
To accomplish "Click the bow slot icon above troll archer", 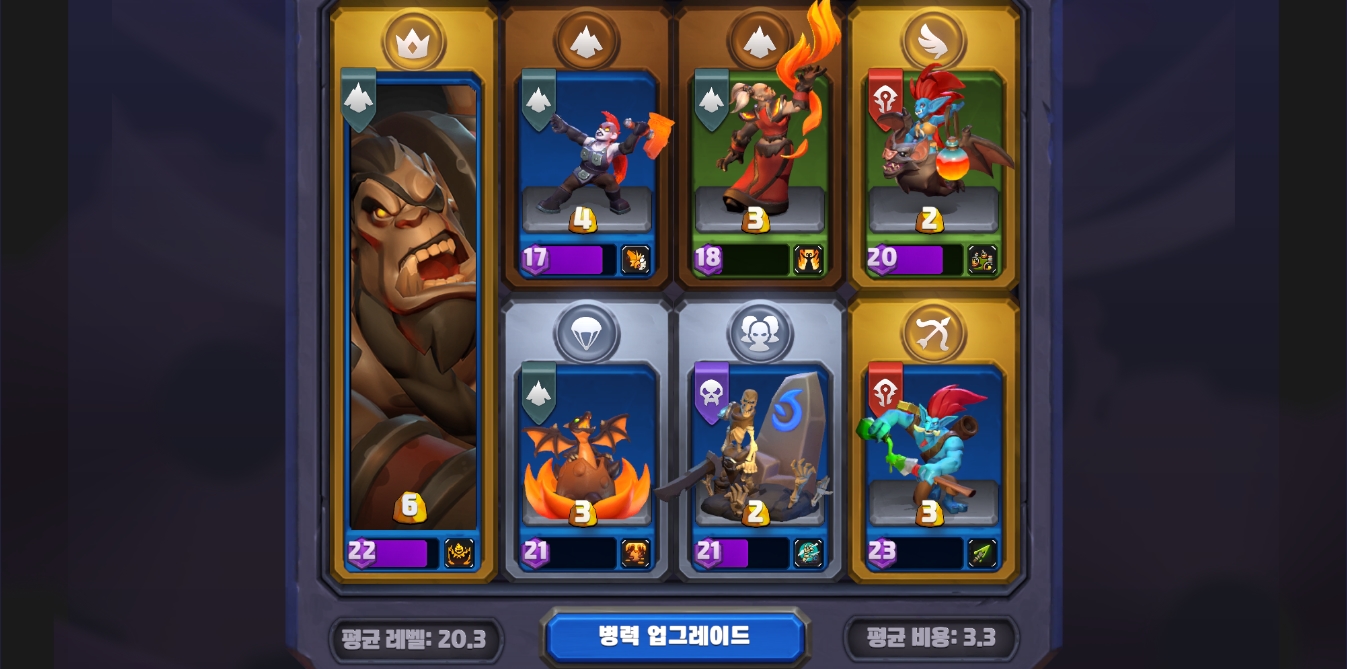I will click(x=933, y=333).
